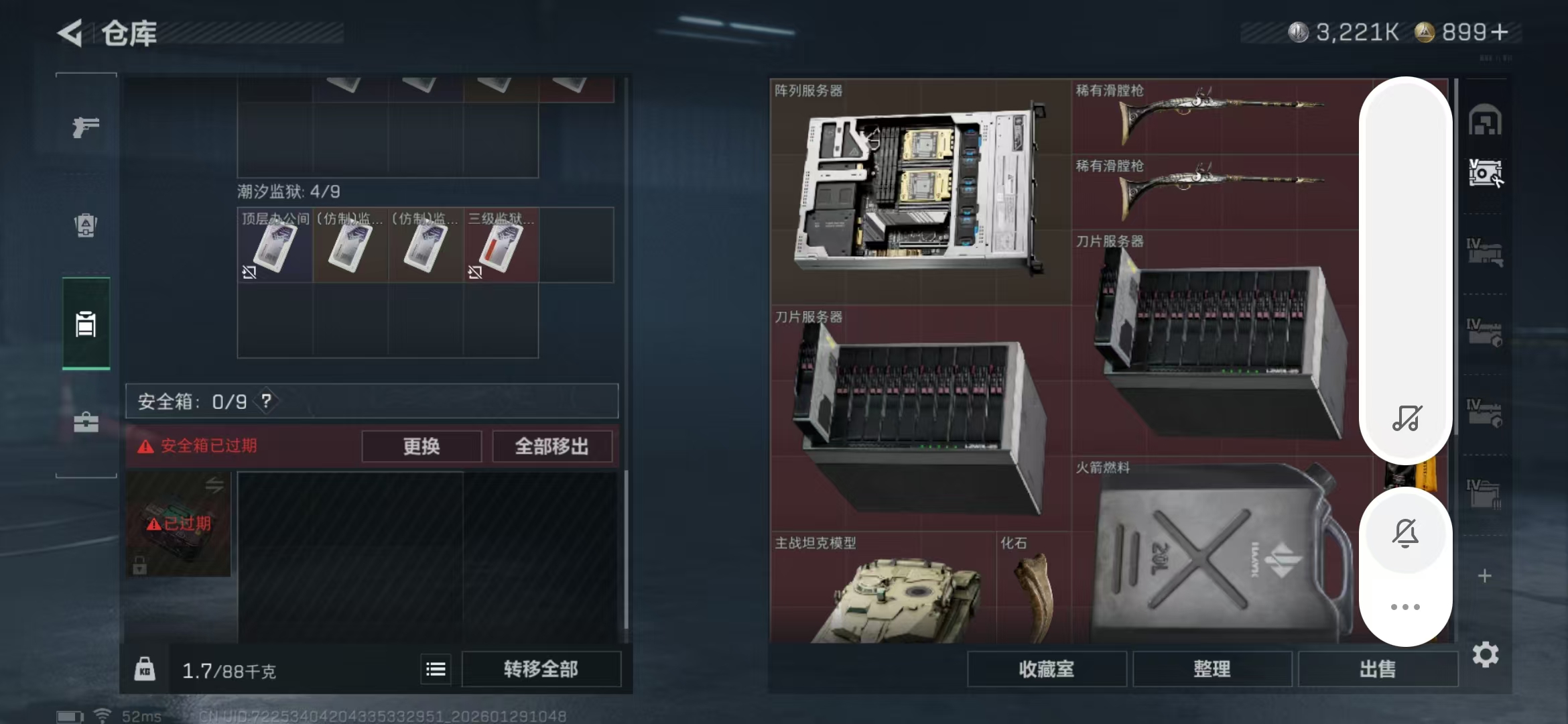This screenshot has height=724, width=1568.
Task: Click the more options ellipsis icon
Action: (x=1407, y=606)
